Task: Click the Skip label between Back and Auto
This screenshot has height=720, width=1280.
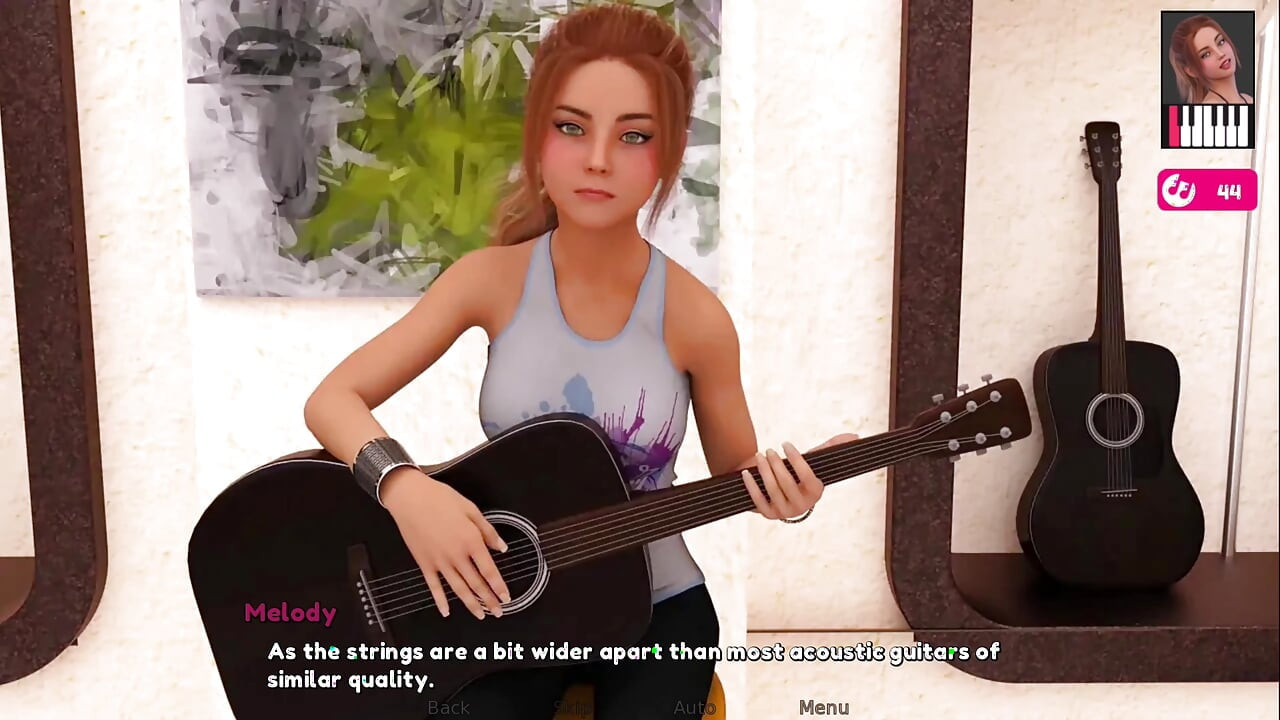Action: point(568,708)
